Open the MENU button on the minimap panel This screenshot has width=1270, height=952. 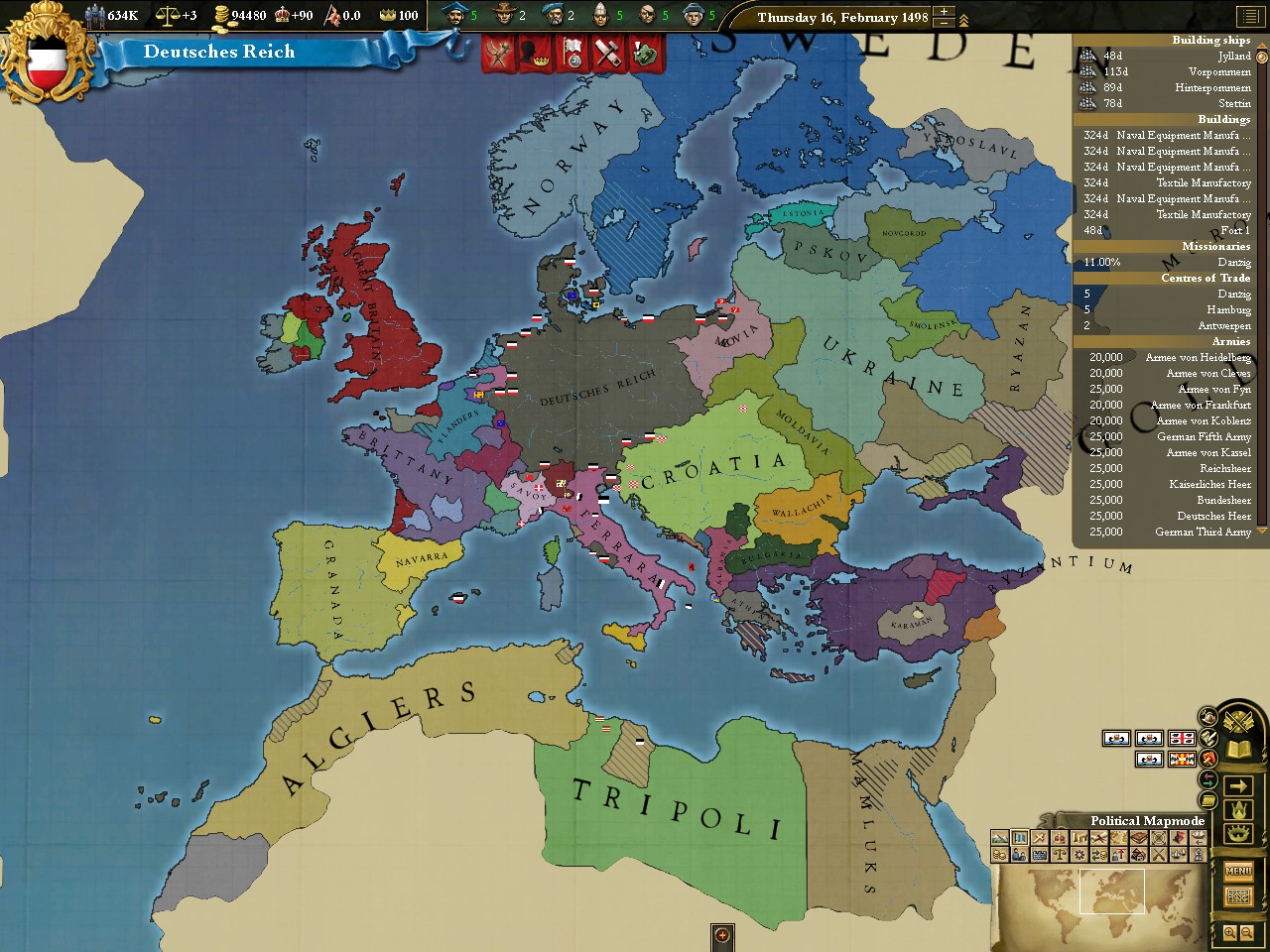(x=1238, y=872)
